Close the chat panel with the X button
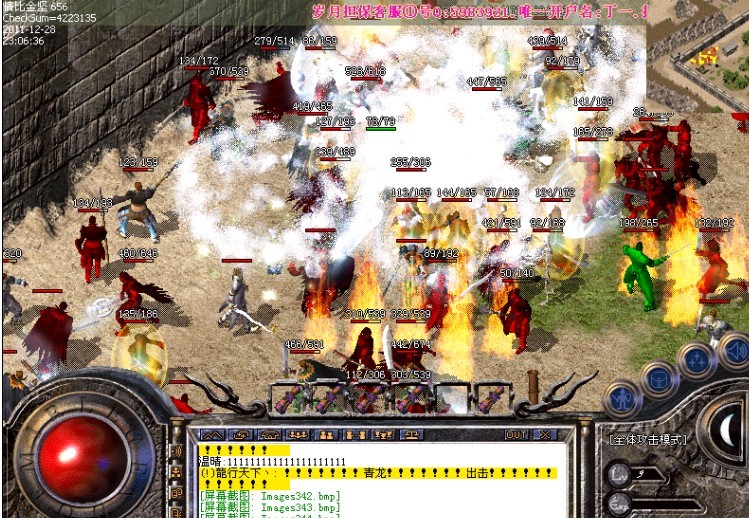Image resolution: width=749 pixels, height=518 pixels. pos(544,435)
